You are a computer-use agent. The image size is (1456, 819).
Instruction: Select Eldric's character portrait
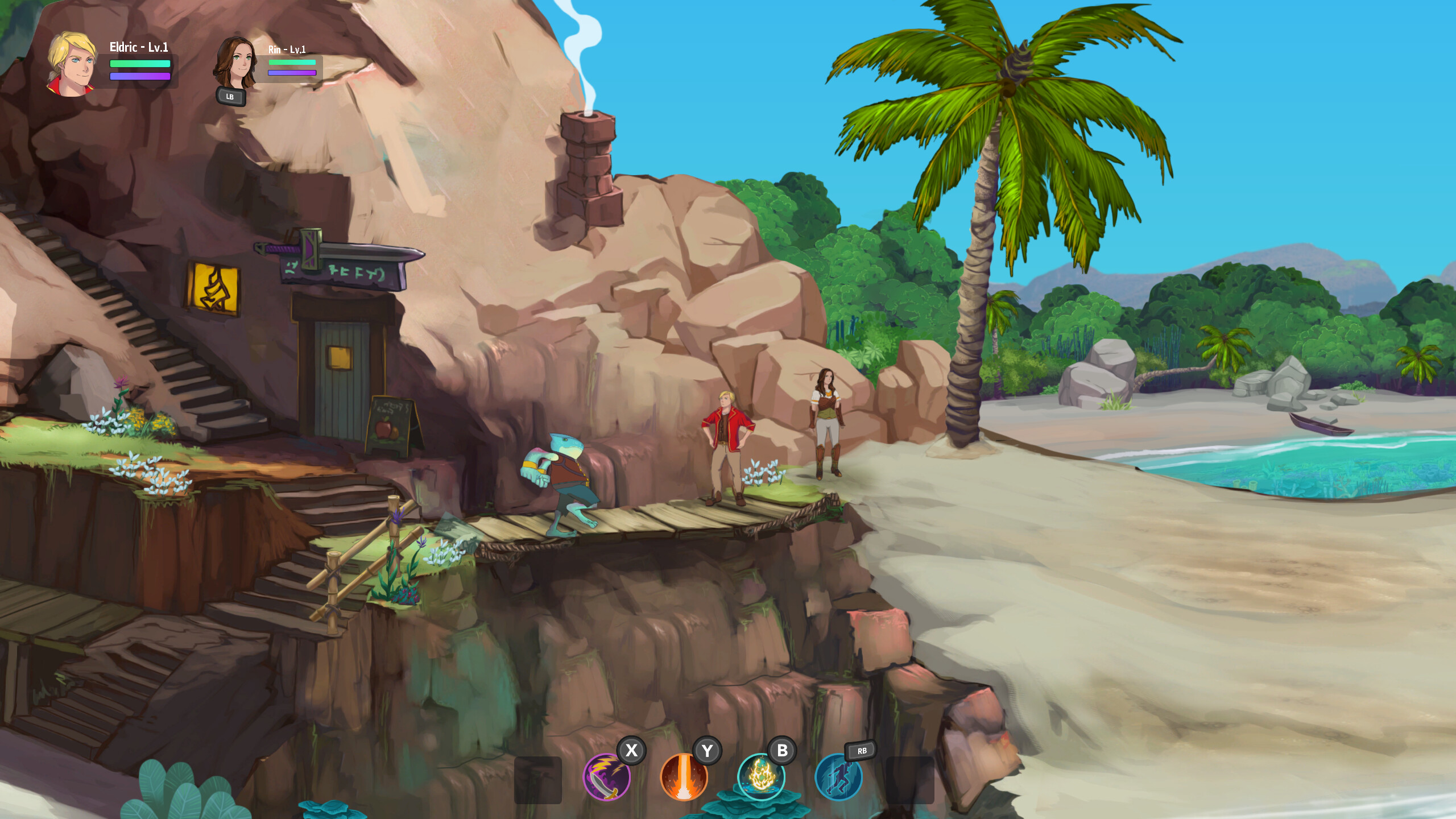click(72, 64)
